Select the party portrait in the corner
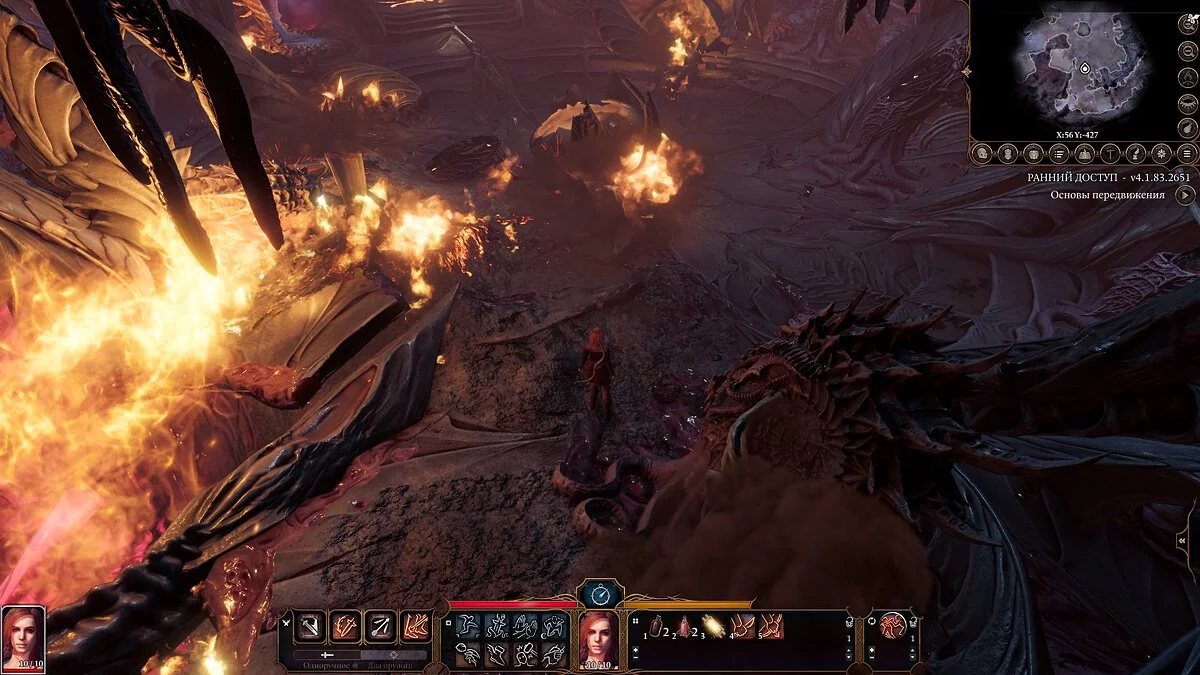Viewport: 1200px width, 675px height. [23, 636]
